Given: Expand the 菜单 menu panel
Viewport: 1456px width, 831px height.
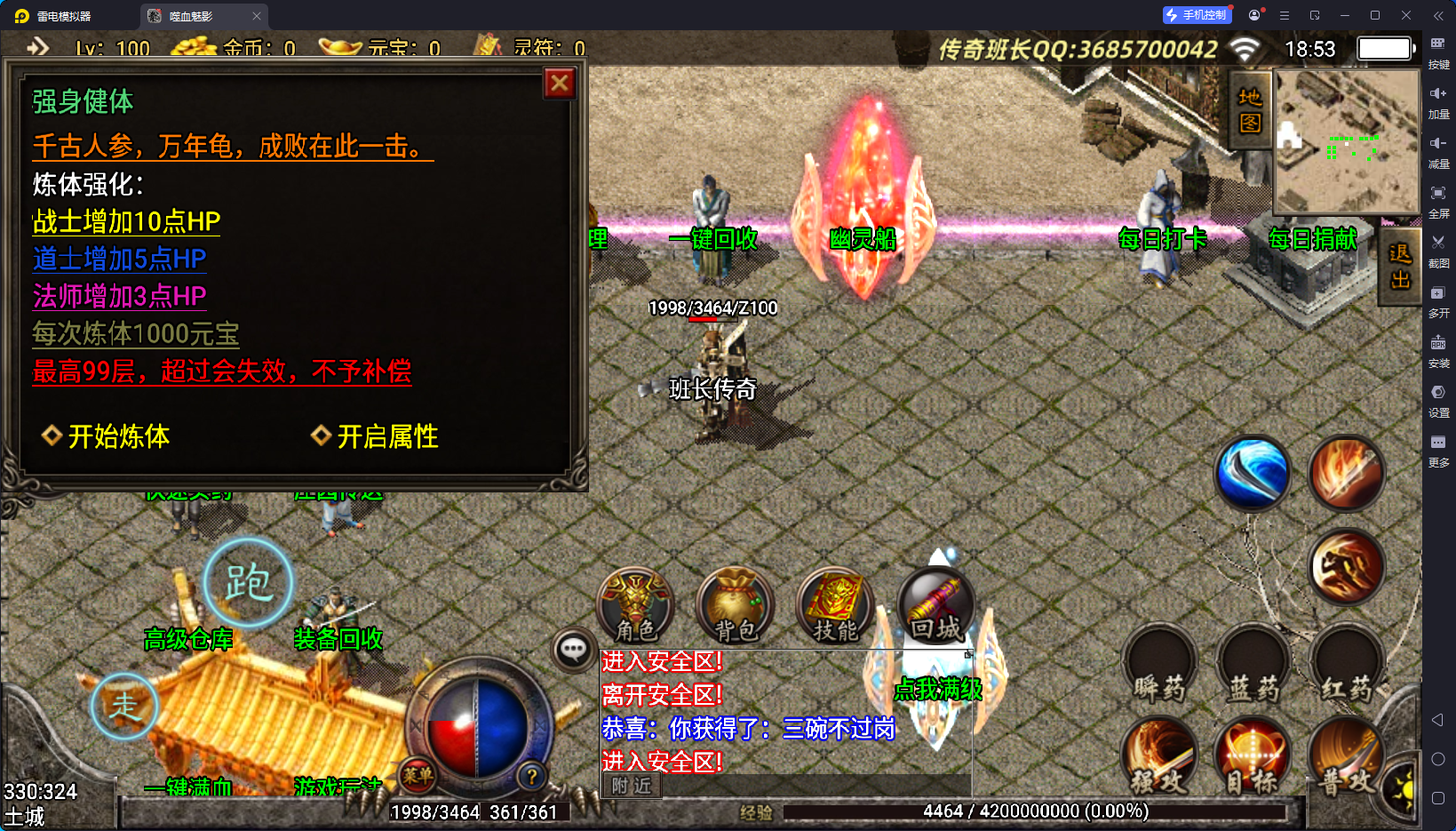Looking at the screenshot, I should [418, 776].
